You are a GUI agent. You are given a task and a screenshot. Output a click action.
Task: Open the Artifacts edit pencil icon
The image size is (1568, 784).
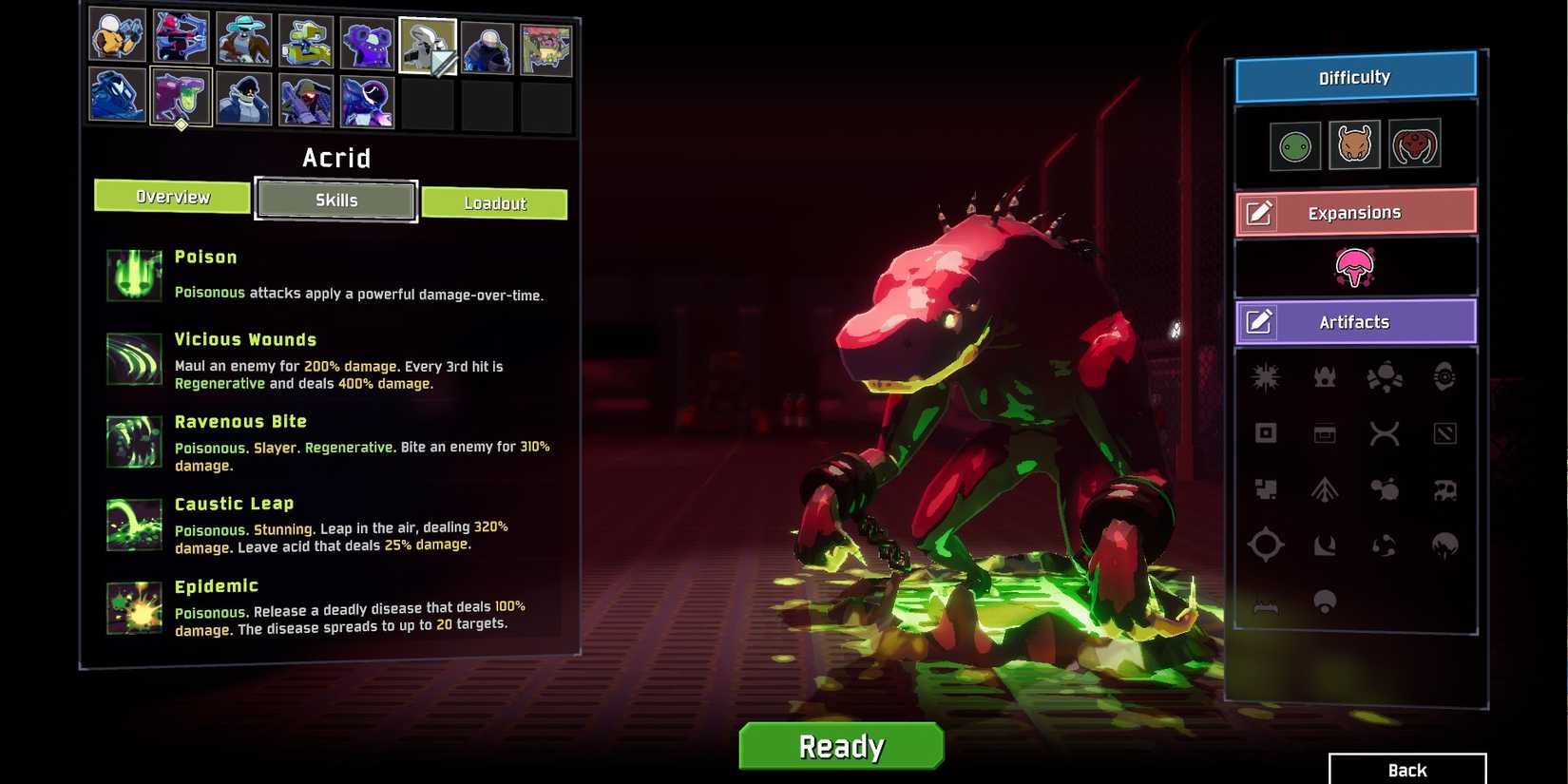pyautogui.click(x=1260, y=322)
